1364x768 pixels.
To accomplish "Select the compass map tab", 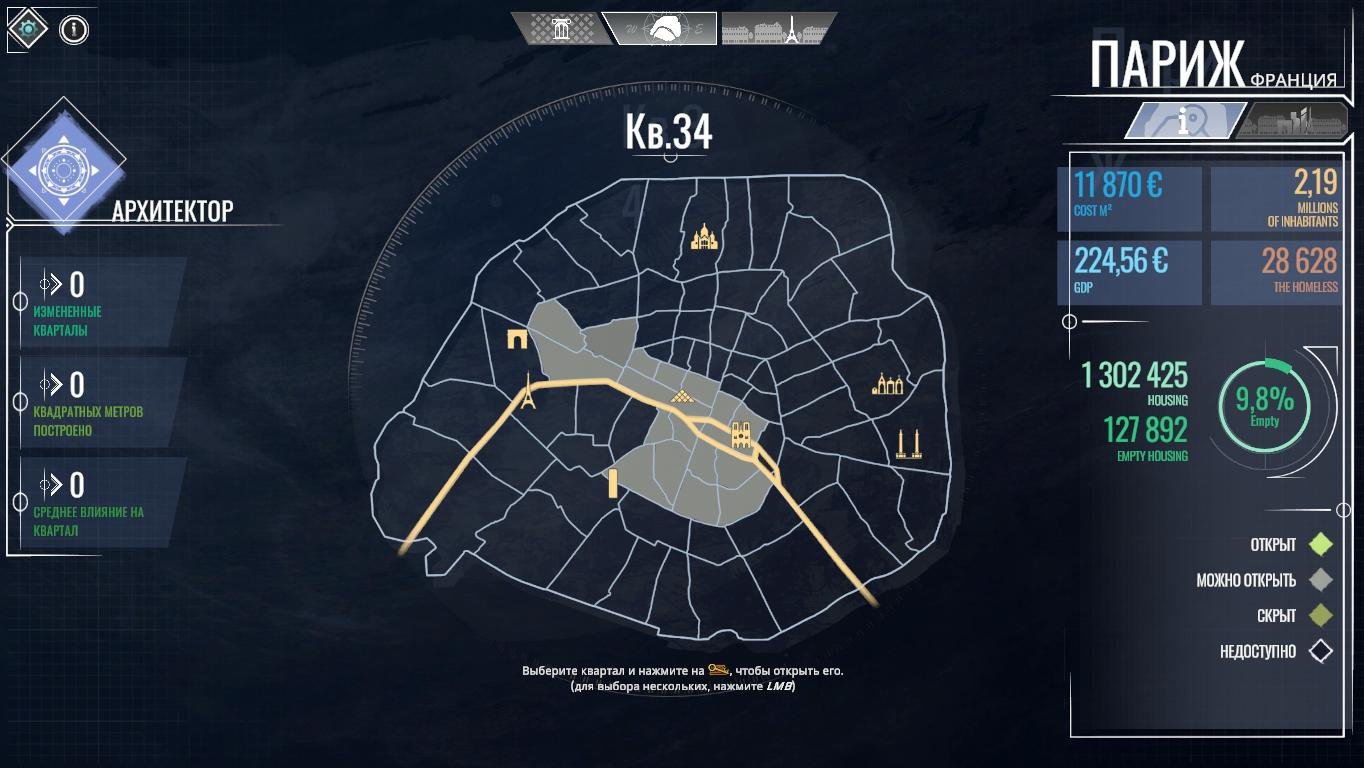I will [659, 28].
